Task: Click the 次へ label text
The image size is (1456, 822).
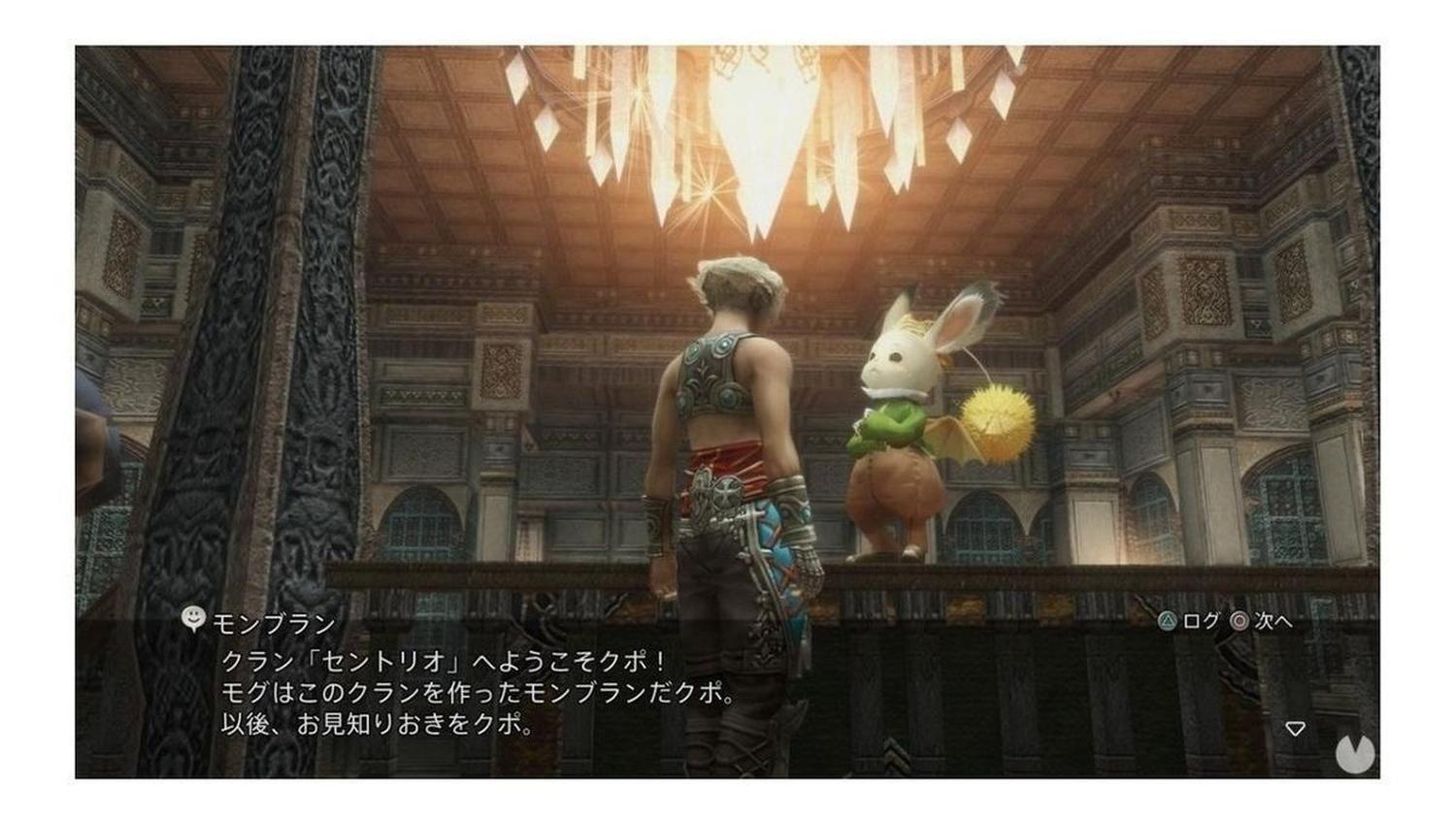Action: 1274,622
